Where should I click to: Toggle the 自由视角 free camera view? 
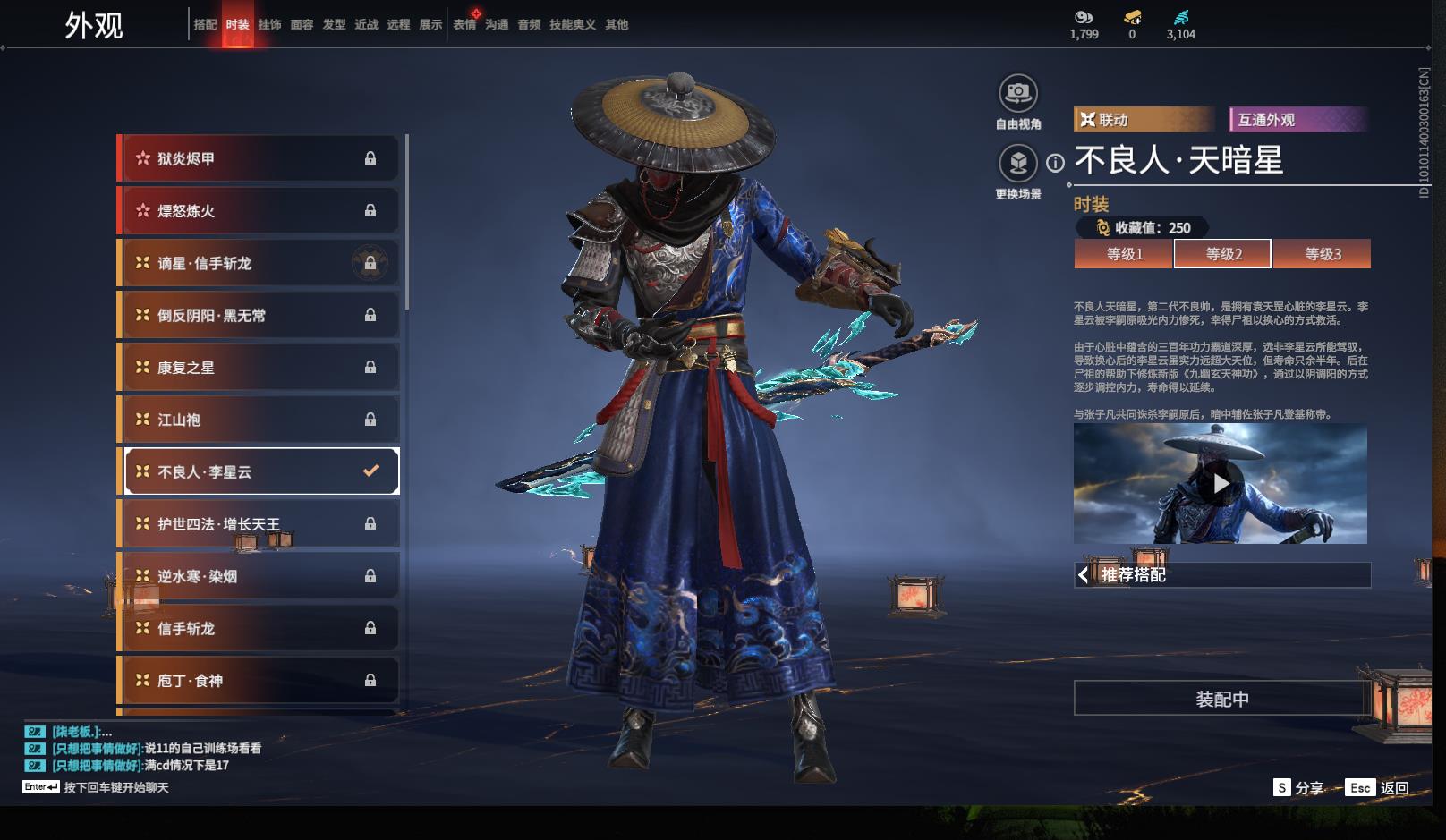(x=1017, y=93)
